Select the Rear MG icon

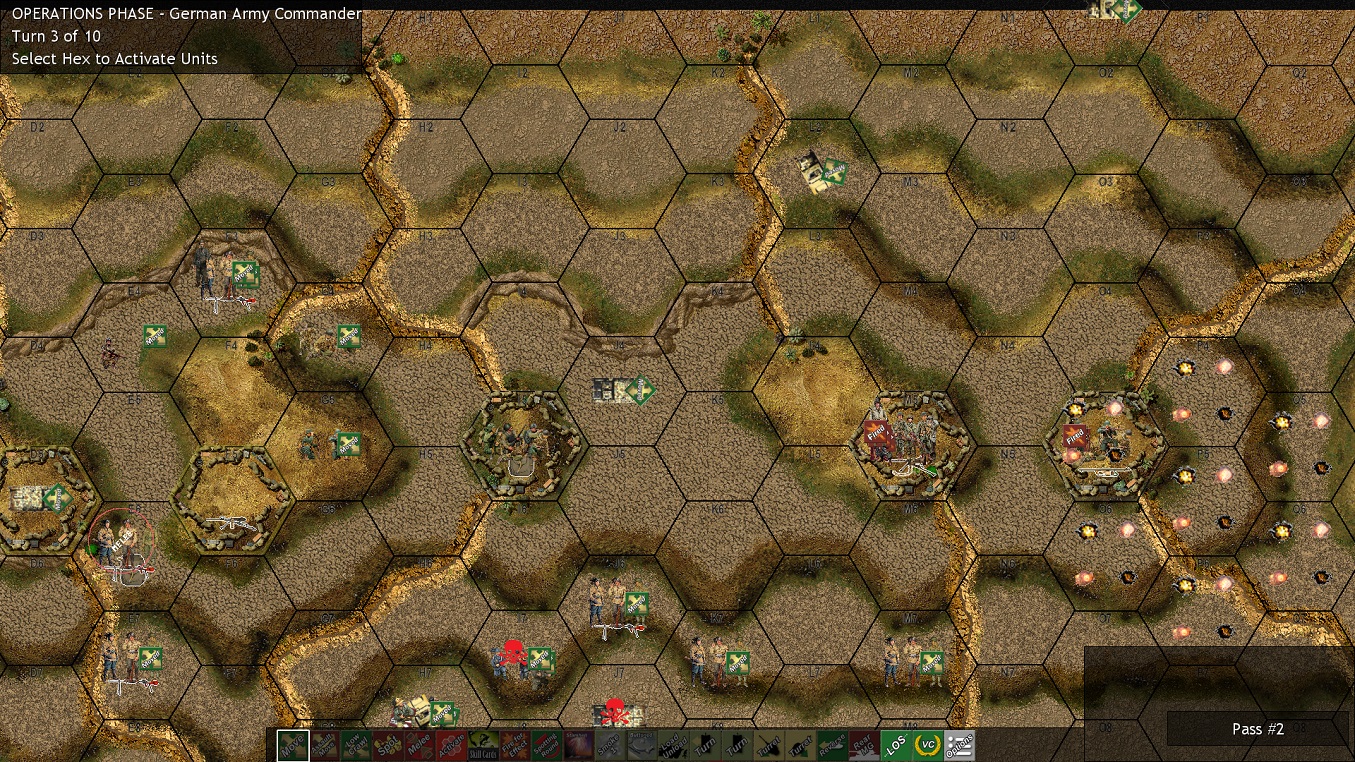[862, 744]
